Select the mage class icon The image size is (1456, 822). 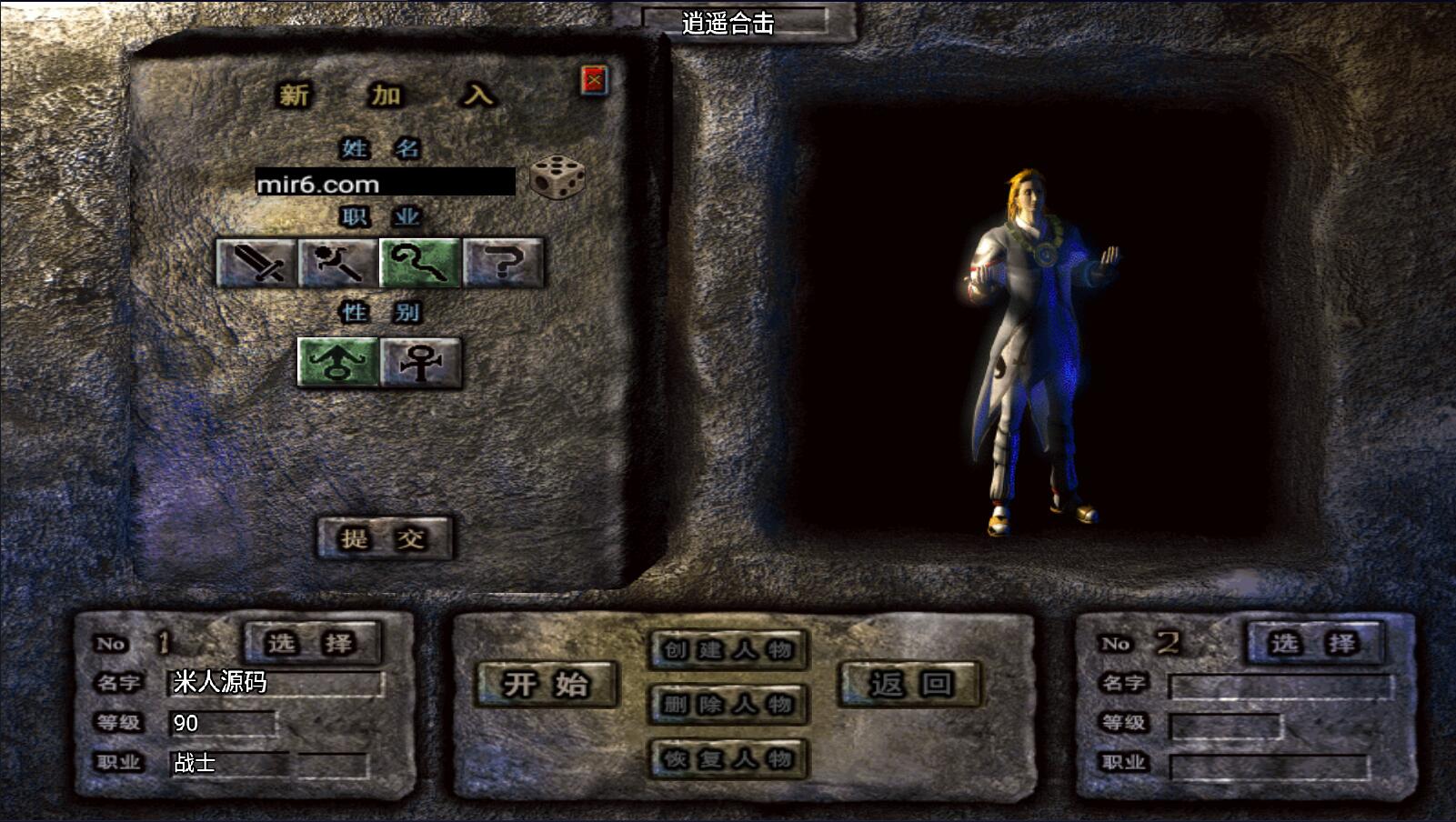(x=338, y=263)
